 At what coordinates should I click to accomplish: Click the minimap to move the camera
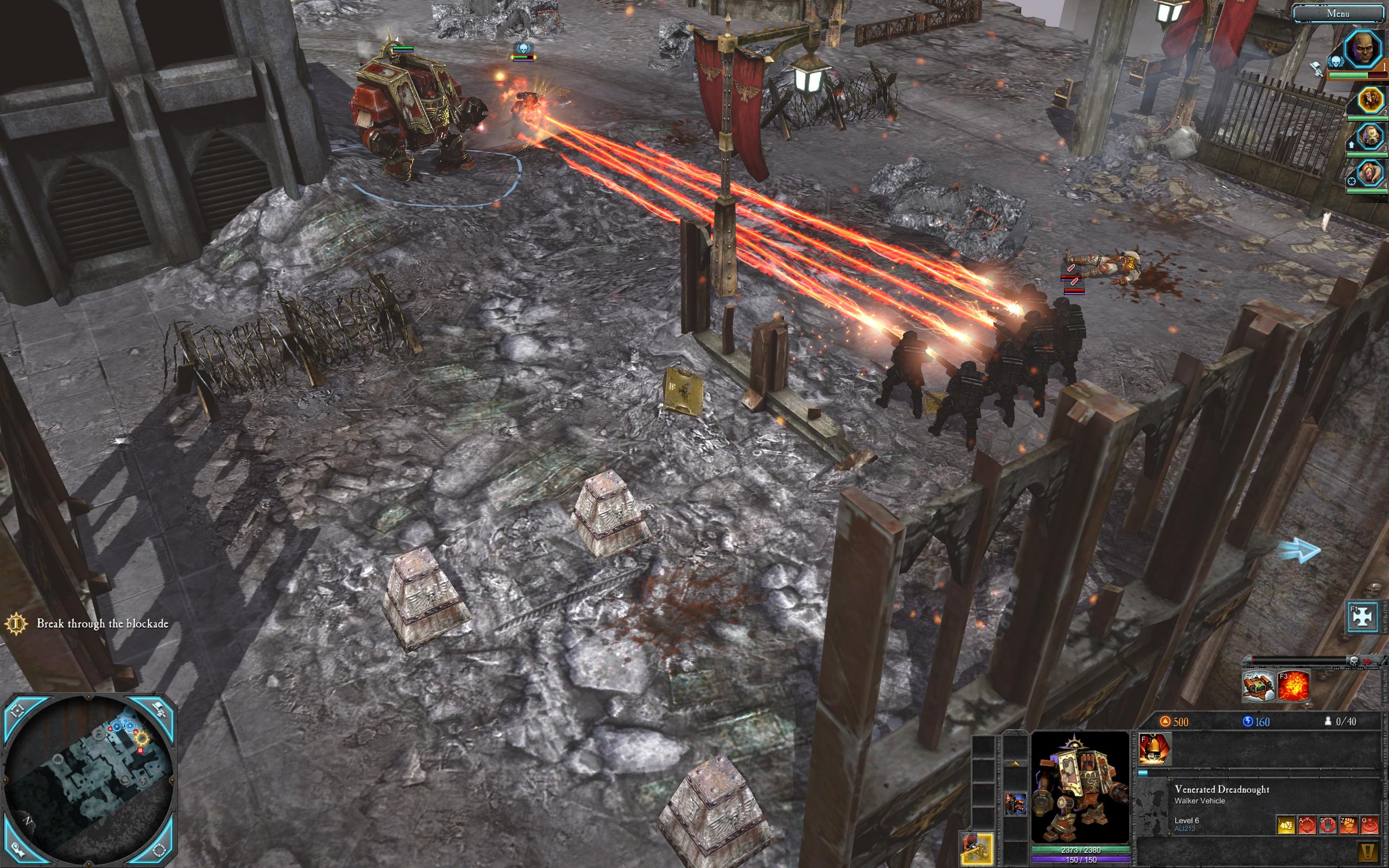(89, 781)
